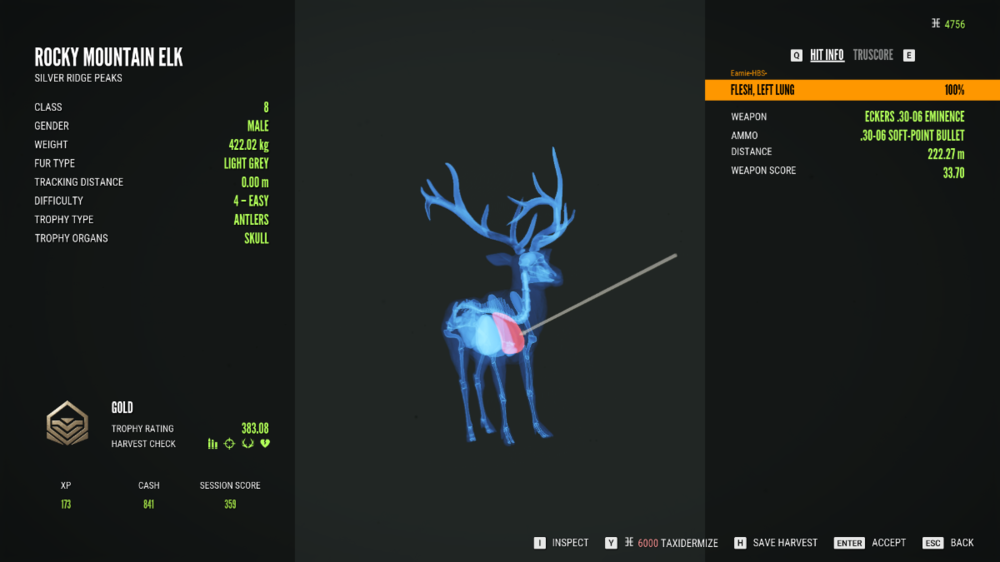This screenshot has height=562, width=1000.
Task: Select the Hit Info tab
Action: 827,55
